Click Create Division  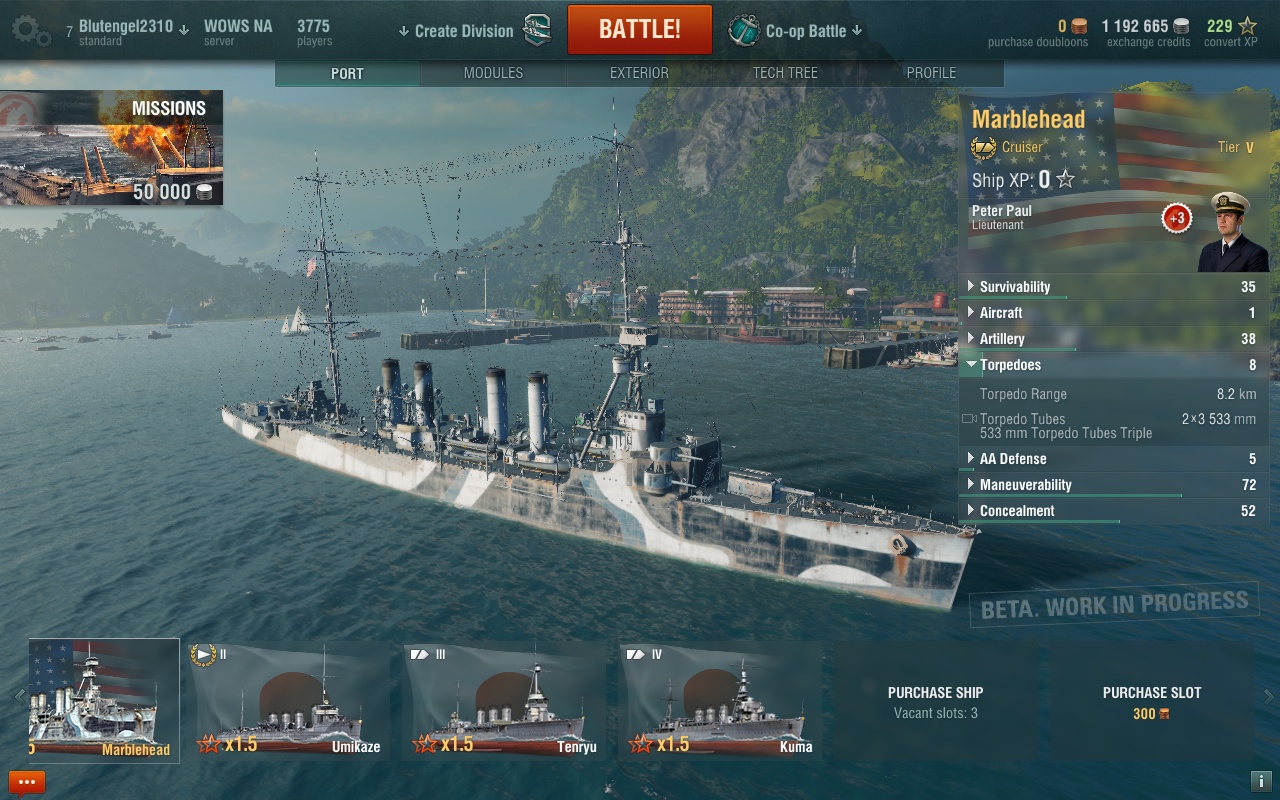point(463,31)
